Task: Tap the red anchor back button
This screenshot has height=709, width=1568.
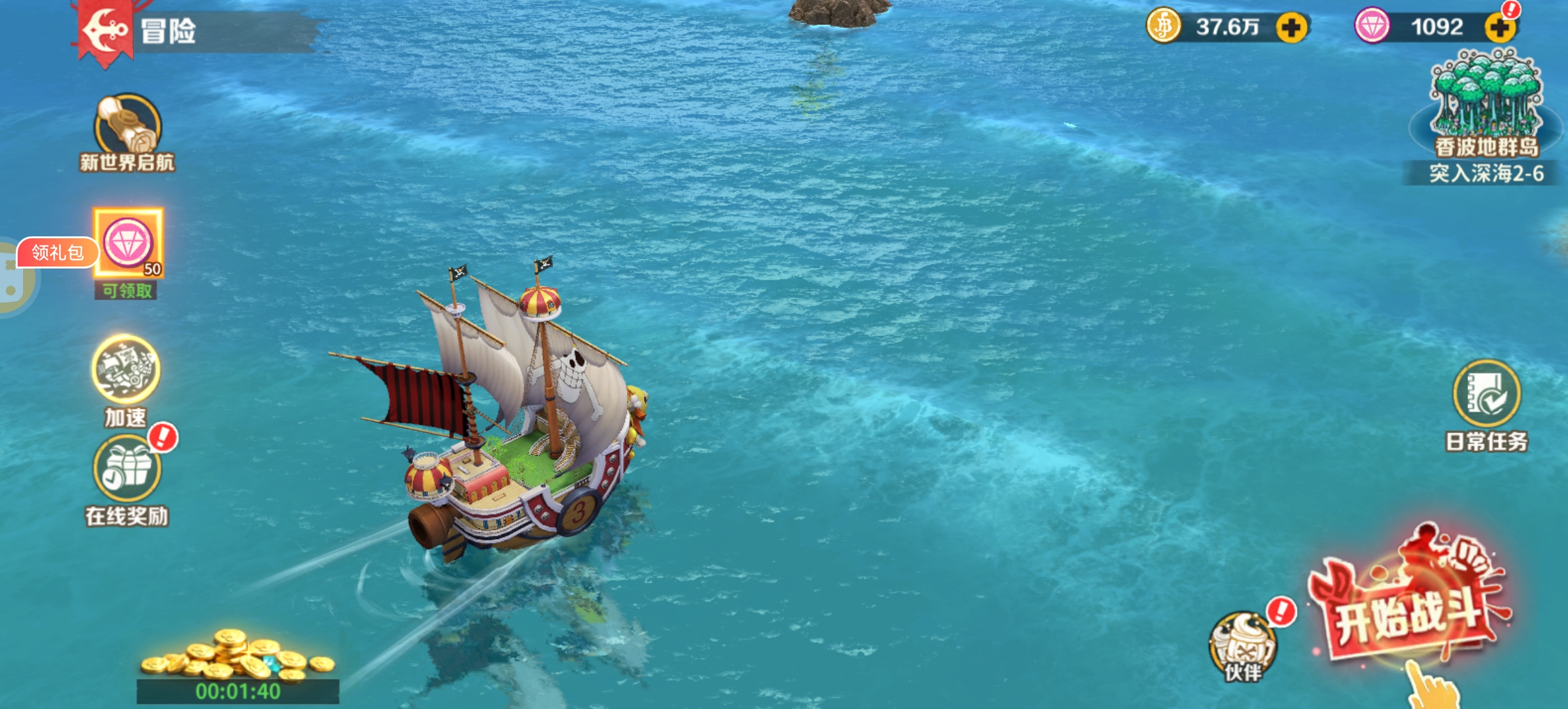Action: point(105,30)
